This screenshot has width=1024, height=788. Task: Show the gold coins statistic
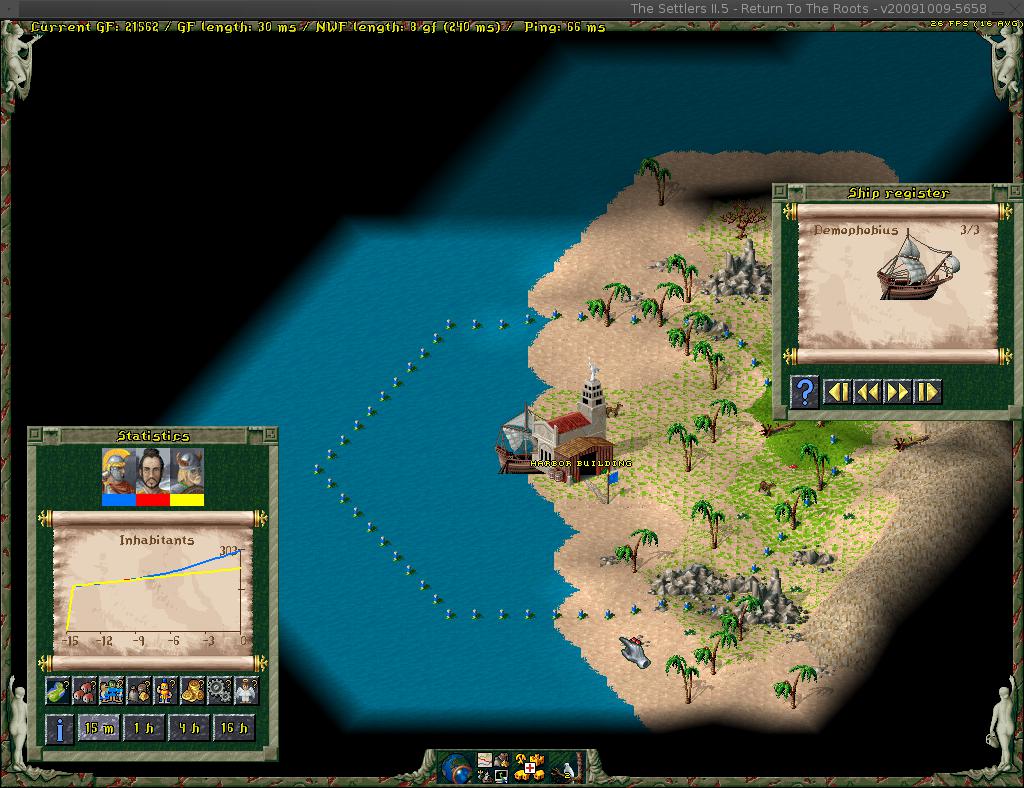pyautogui.click(x=193, y=690)
